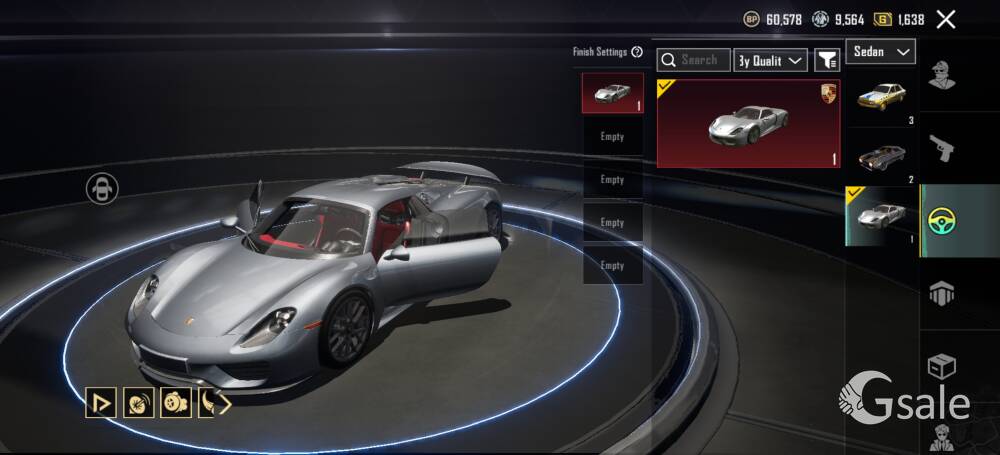Screen dimensions: 1000x455
Task: Select the silver sports car in sidebar list
Action: click(x=881, y=214)
